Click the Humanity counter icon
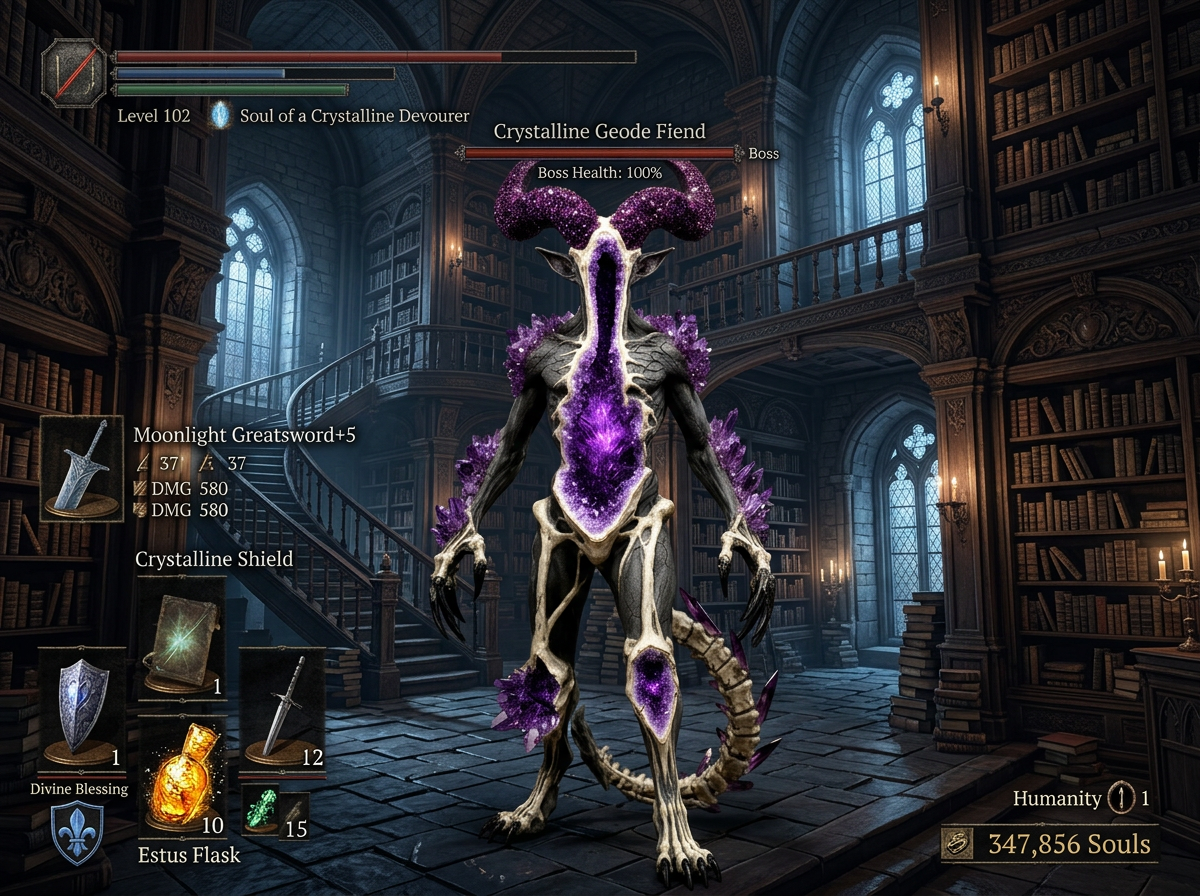 1120,798
